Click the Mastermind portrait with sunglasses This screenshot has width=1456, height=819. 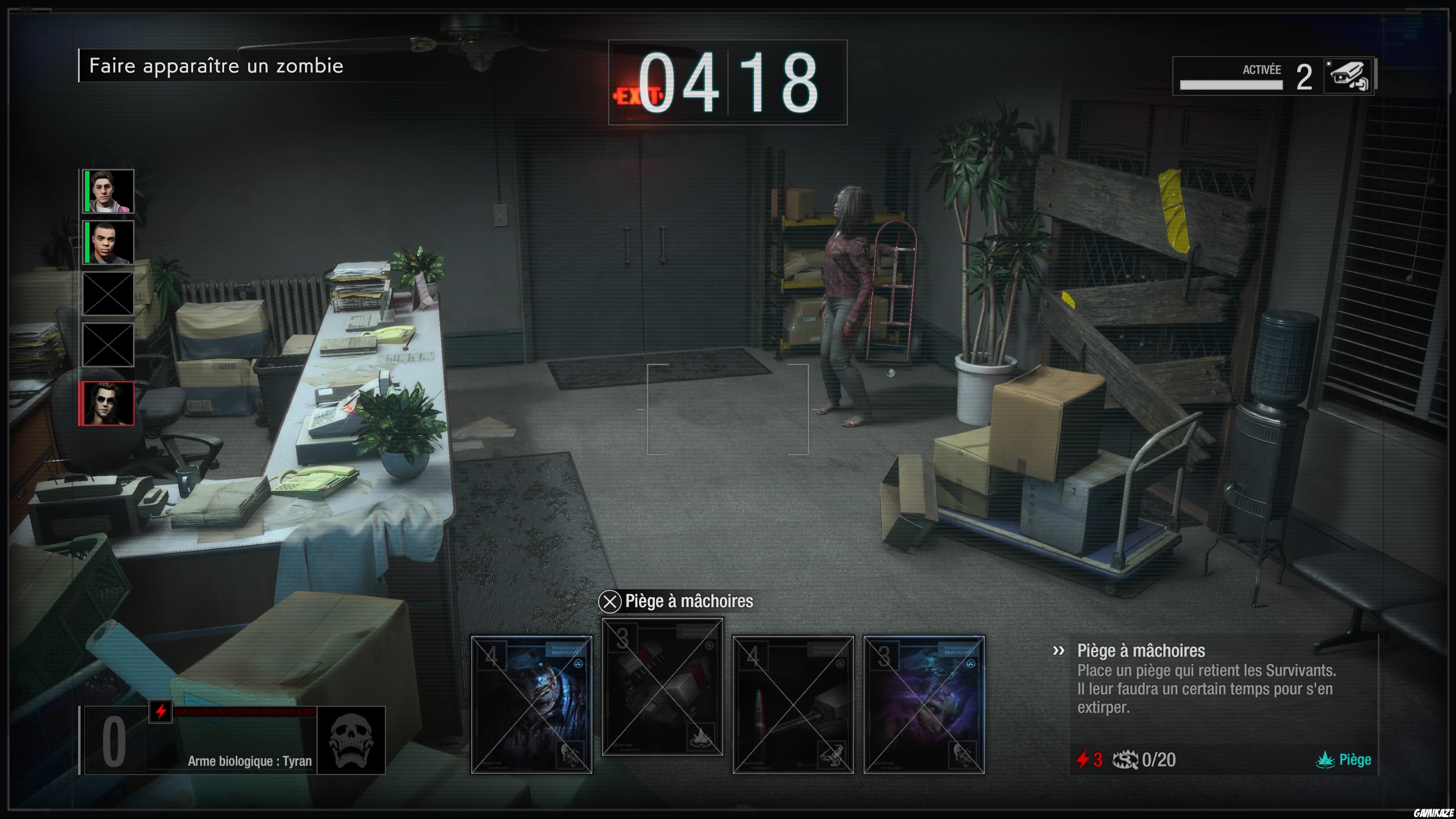coord(107,403)
